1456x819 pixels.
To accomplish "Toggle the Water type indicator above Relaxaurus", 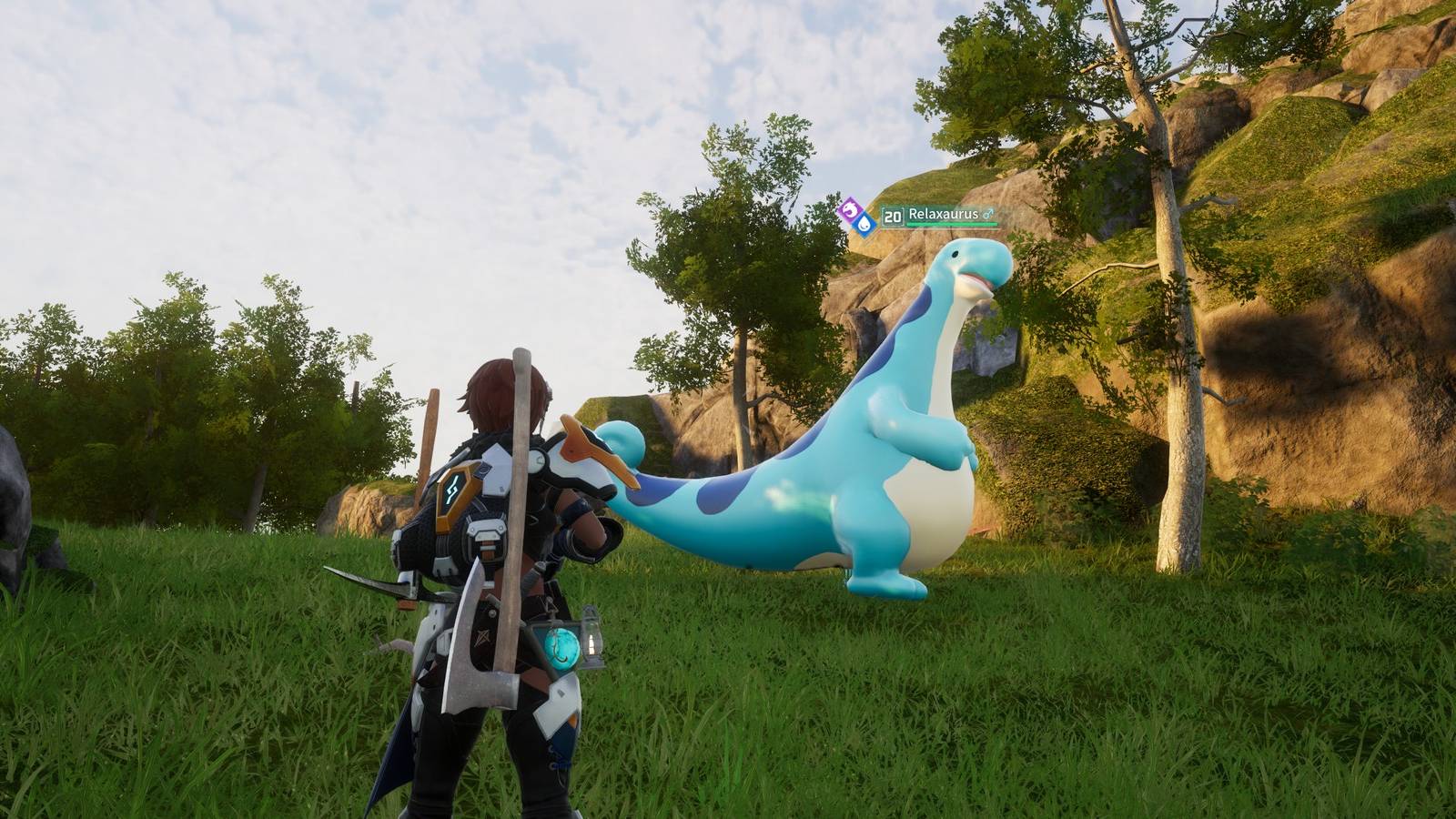I will tap(863, 223).
